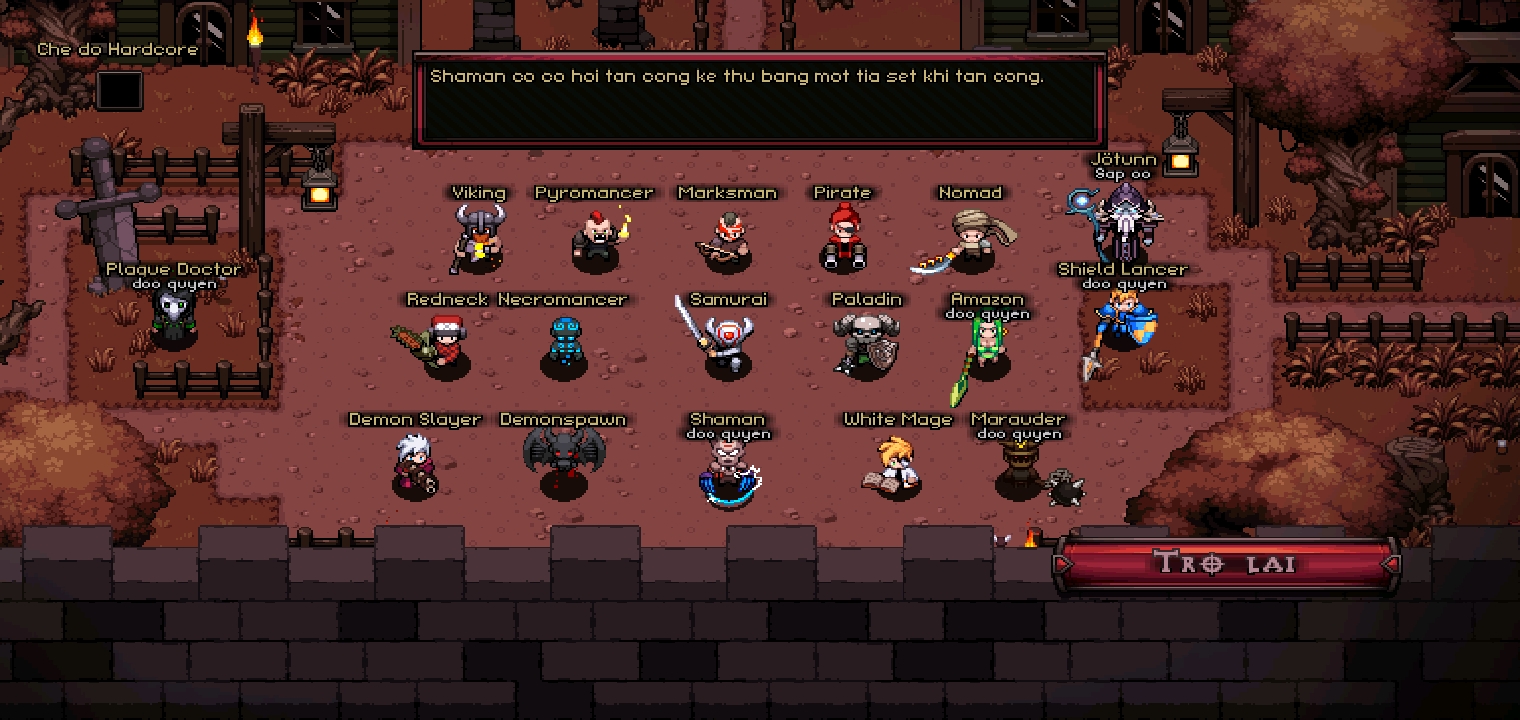Viewport: 1520px width, 720px height.
Task: Select the Pirate character
Action: 843,240
